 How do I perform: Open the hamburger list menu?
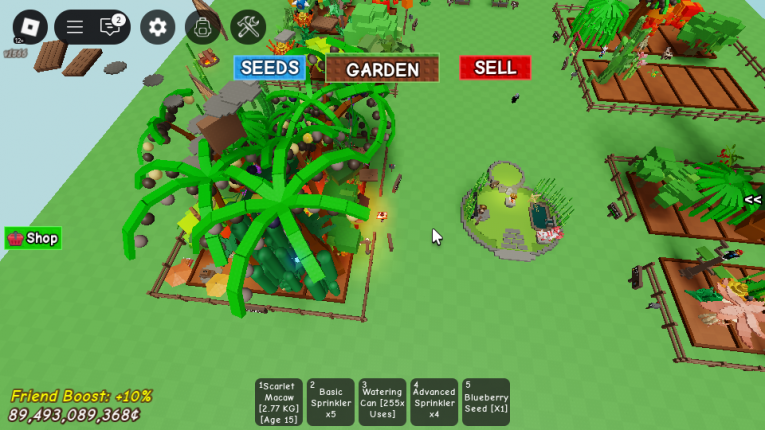pos(75,27)
